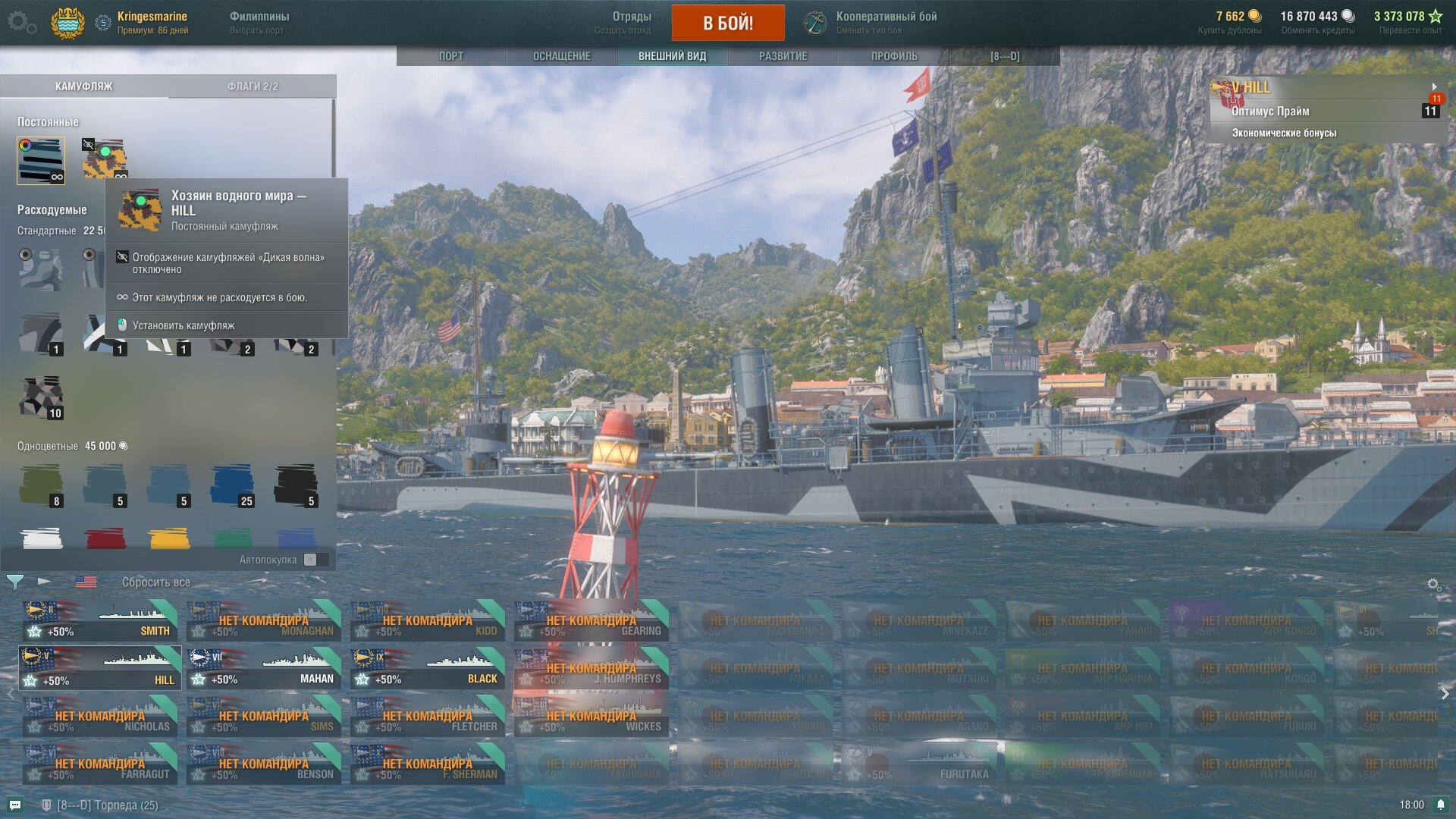Go to the ПРОФИЛЬ tab
Image resolution: width=1456 pixels, height=819 pixels.
point(893,56)
